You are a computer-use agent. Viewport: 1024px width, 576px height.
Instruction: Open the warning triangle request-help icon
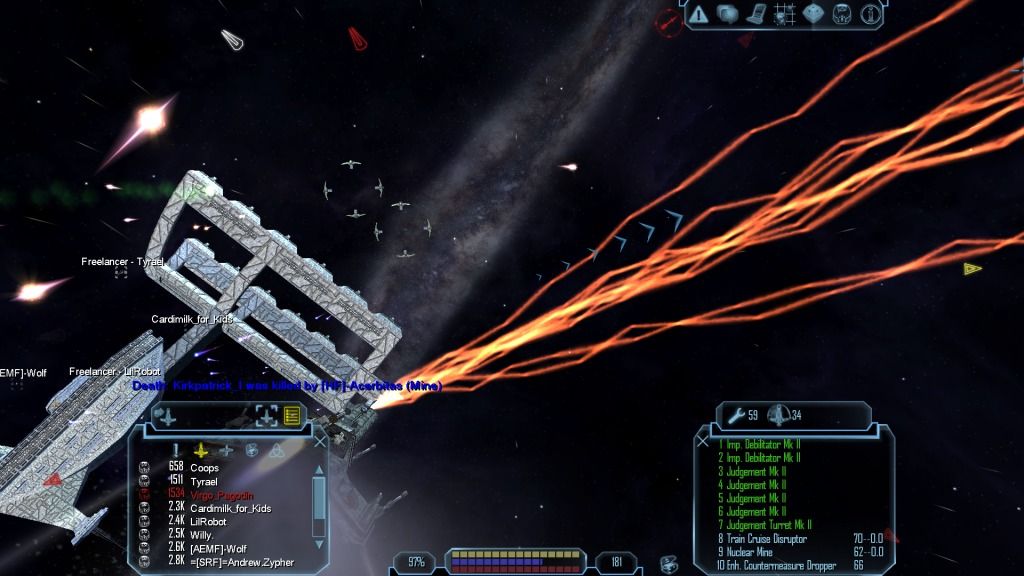[698, 15]
